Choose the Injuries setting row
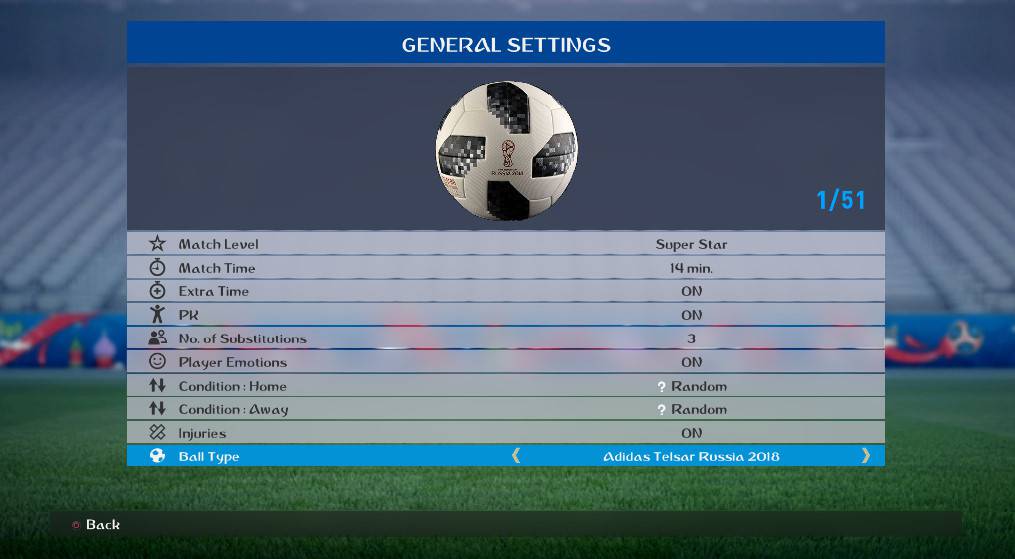This screenshot has width=1015, height=559. coord(505,433)
